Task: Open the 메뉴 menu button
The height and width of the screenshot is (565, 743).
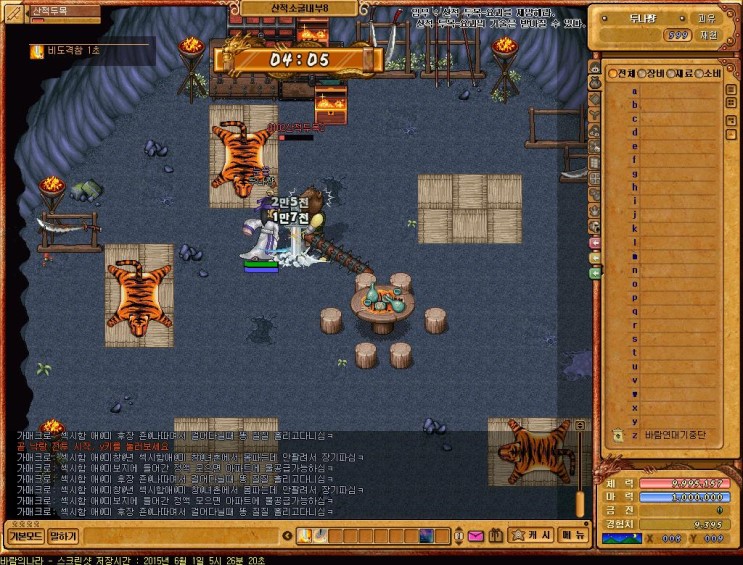Action: click(573, 535)
